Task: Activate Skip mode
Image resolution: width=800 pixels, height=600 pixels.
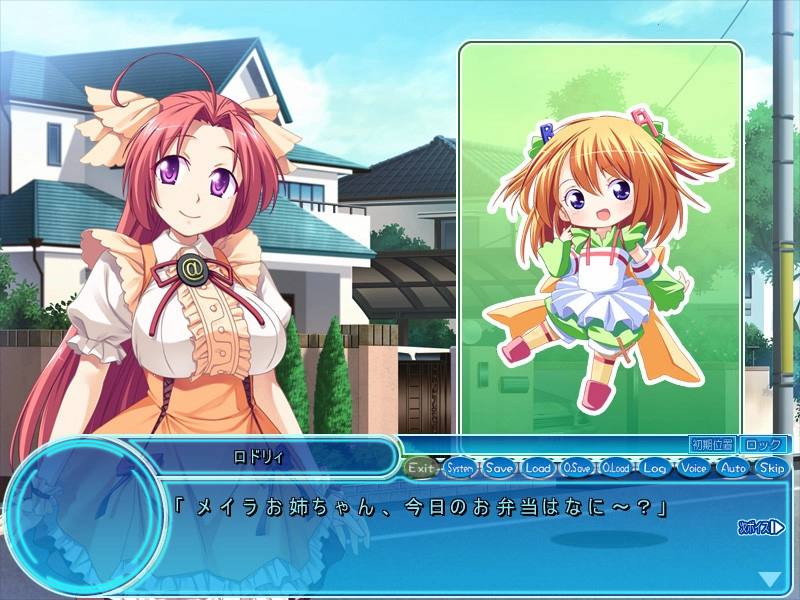Action: click(x=772, y=467)
